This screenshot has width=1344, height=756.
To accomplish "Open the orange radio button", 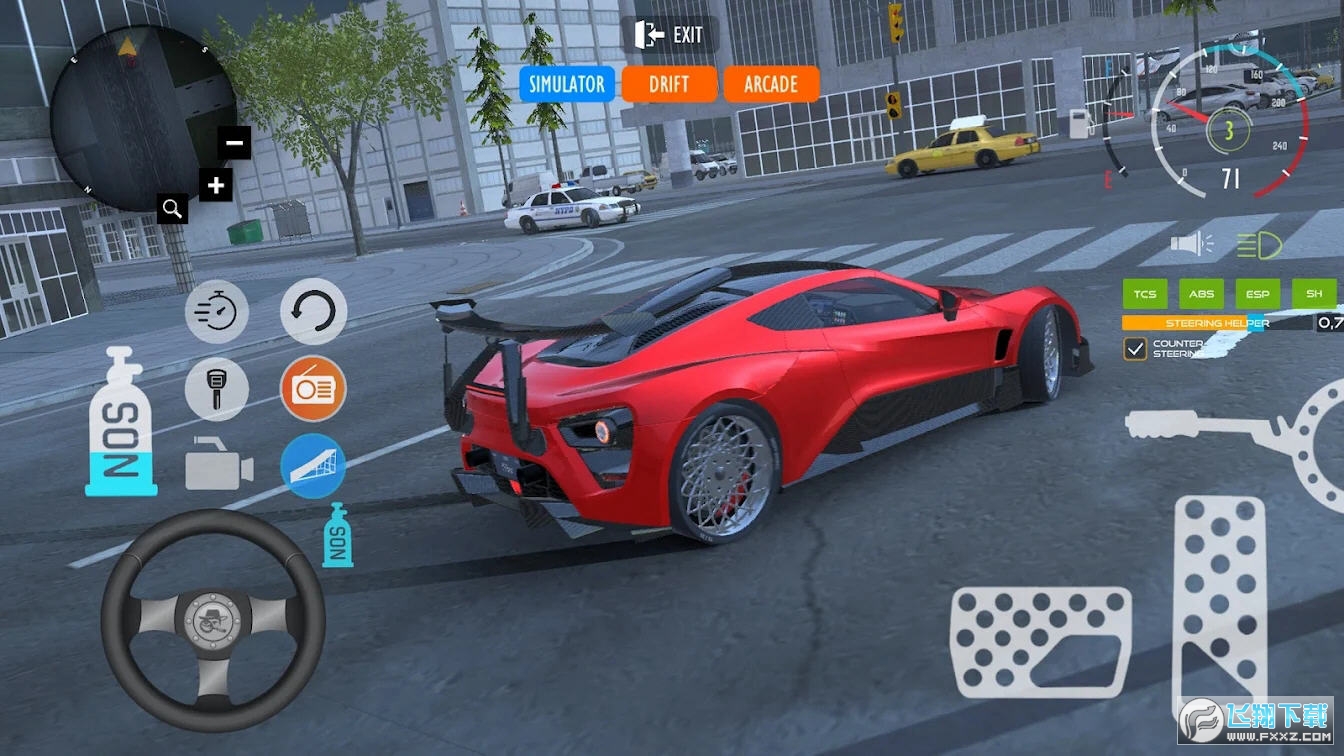I will 313,389.
